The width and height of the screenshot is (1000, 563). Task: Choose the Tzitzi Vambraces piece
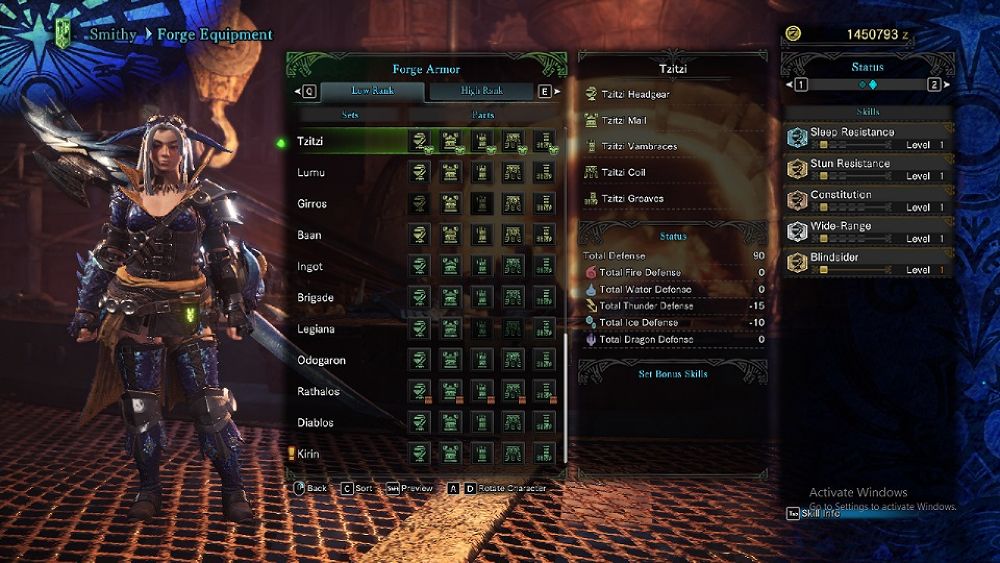[639, 146]
